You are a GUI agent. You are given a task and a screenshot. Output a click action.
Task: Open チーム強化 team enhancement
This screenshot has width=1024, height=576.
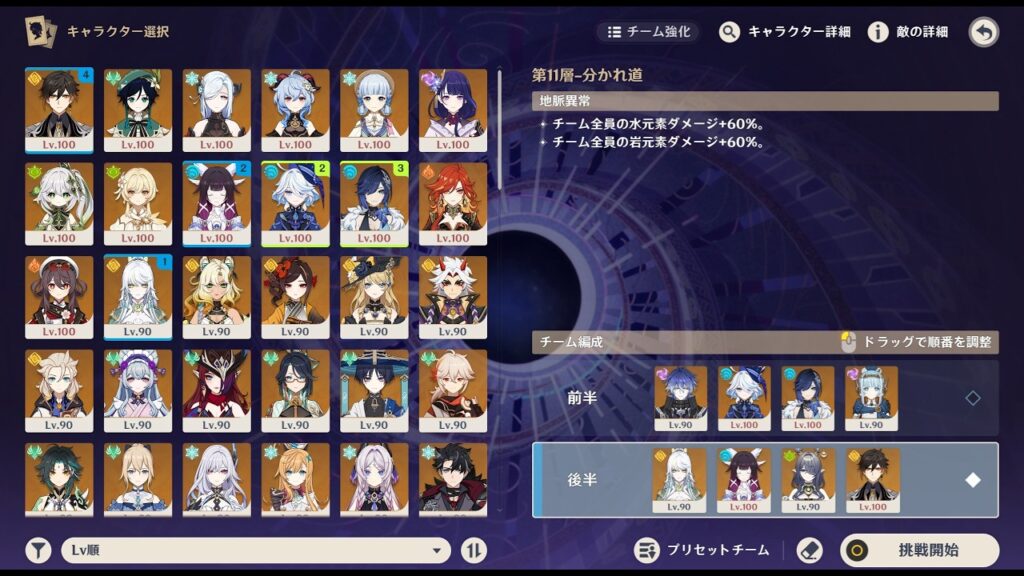click(x=649, y=32)
